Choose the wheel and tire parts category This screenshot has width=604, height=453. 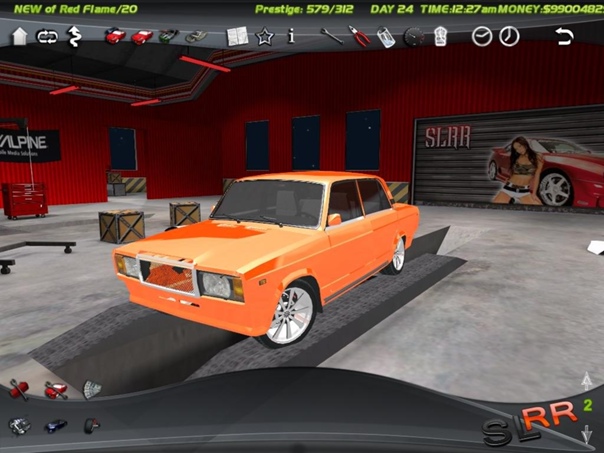click(x=91, y=425)
